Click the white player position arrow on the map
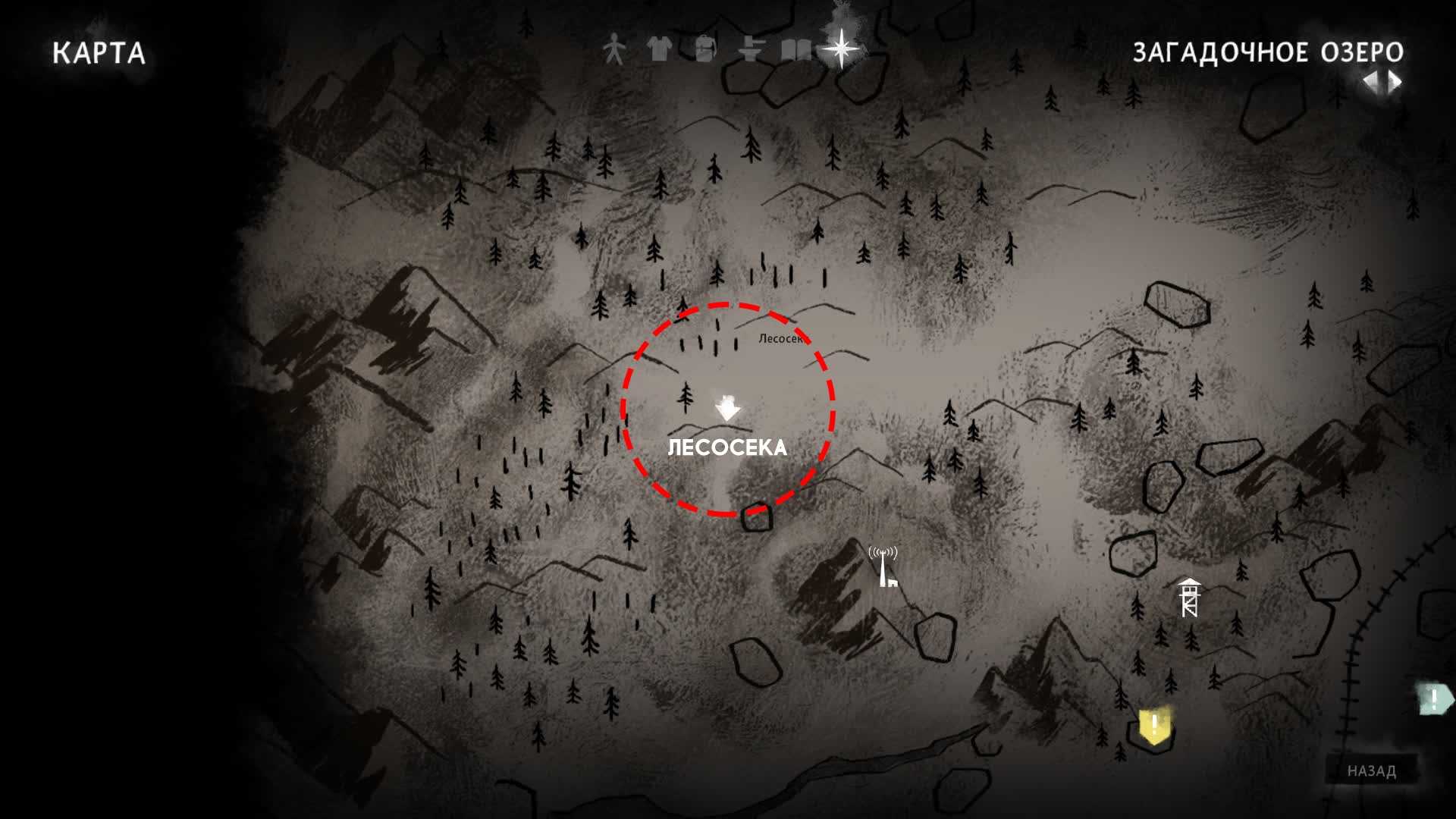This screenshot has width=1456, height=819. click(x=728, y=409)
